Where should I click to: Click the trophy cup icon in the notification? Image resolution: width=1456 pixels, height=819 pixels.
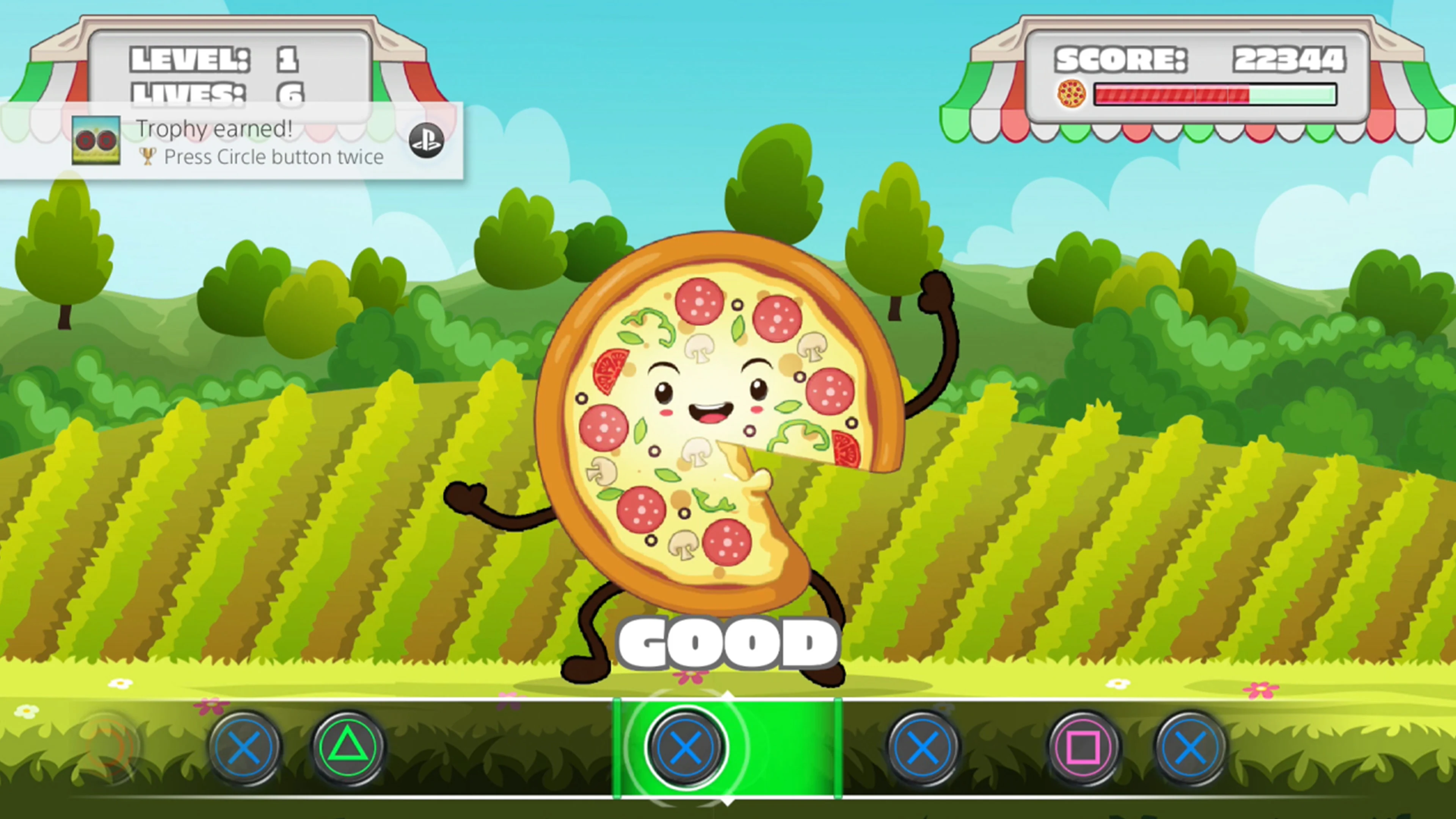pos(147,157)
